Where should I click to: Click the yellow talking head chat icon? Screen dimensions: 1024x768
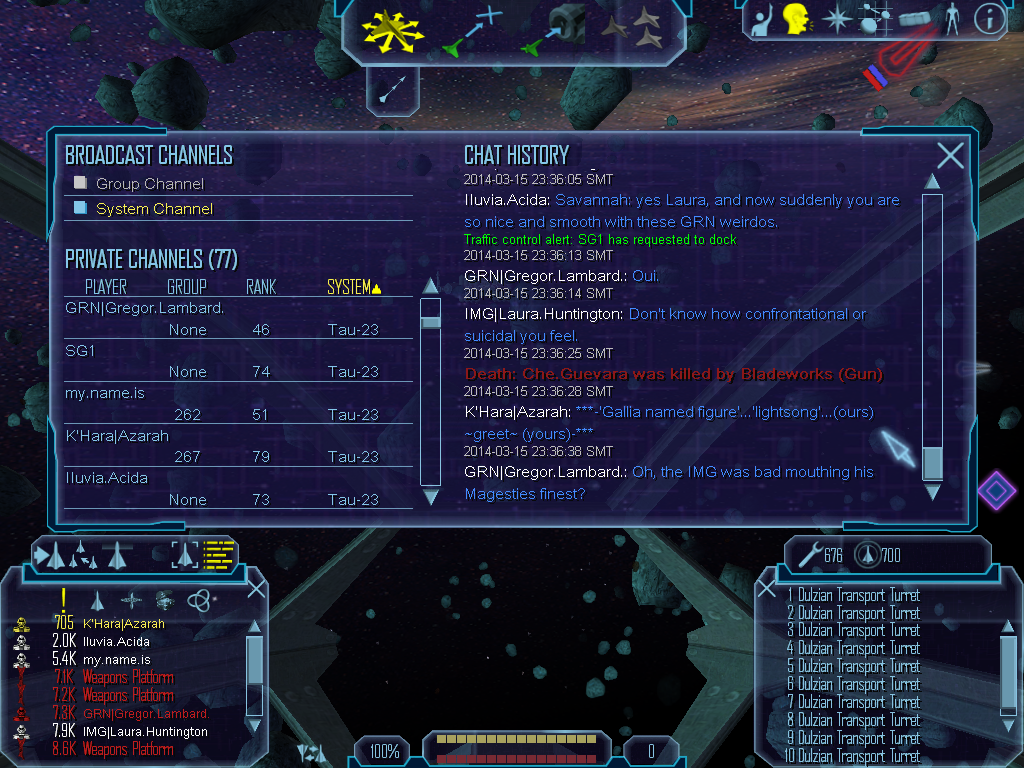tap(796, 18)
